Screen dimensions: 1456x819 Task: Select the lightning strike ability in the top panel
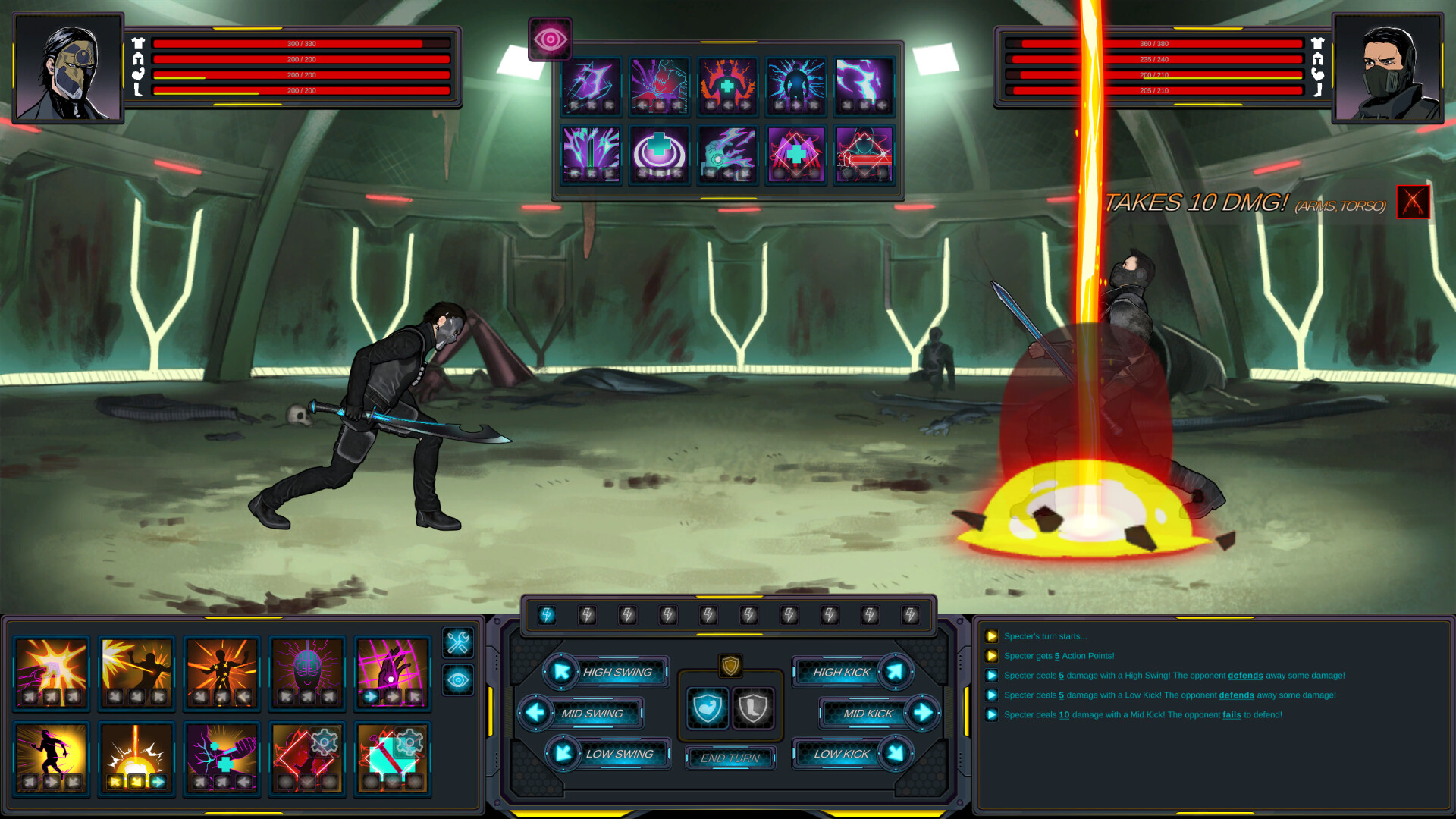point(863,86)
